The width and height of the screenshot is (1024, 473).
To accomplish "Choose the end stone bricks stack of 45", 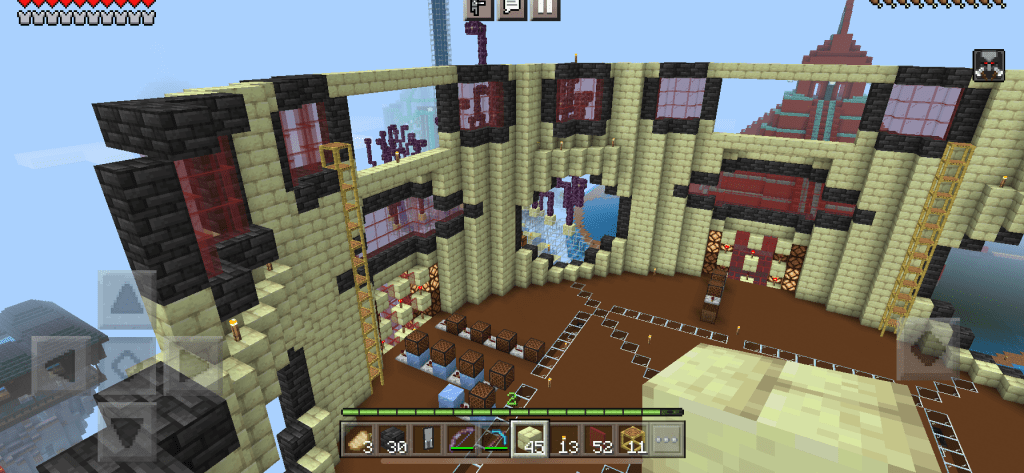I will click(x=530, y=440).
